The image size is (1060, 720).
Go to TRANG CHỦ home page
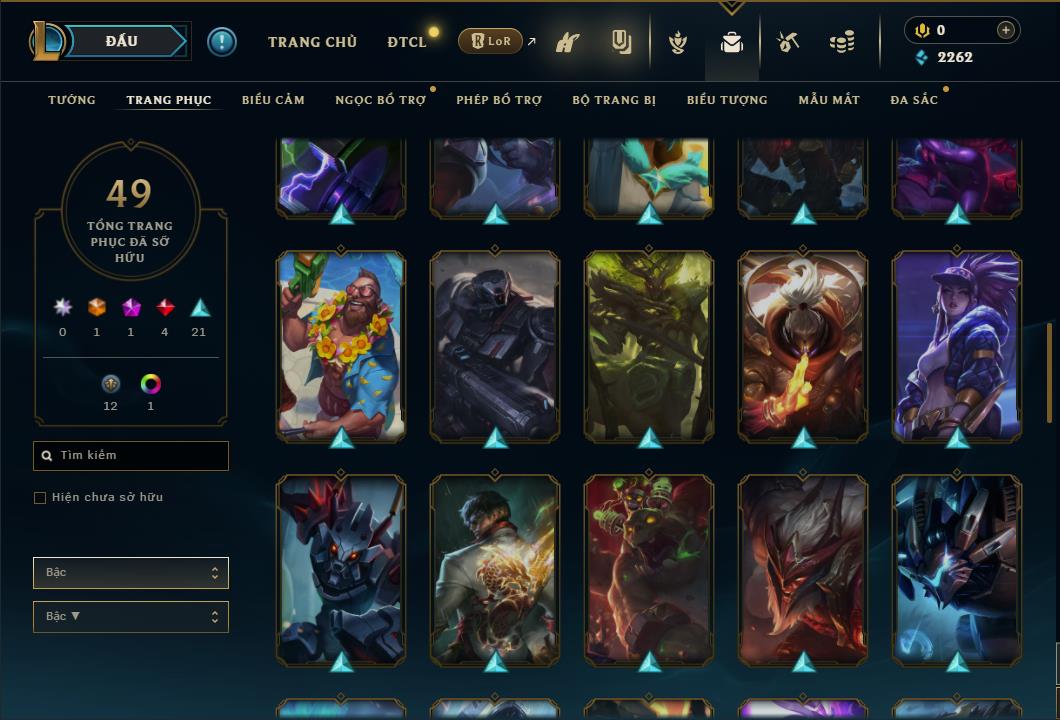click(x=312, y=42)
